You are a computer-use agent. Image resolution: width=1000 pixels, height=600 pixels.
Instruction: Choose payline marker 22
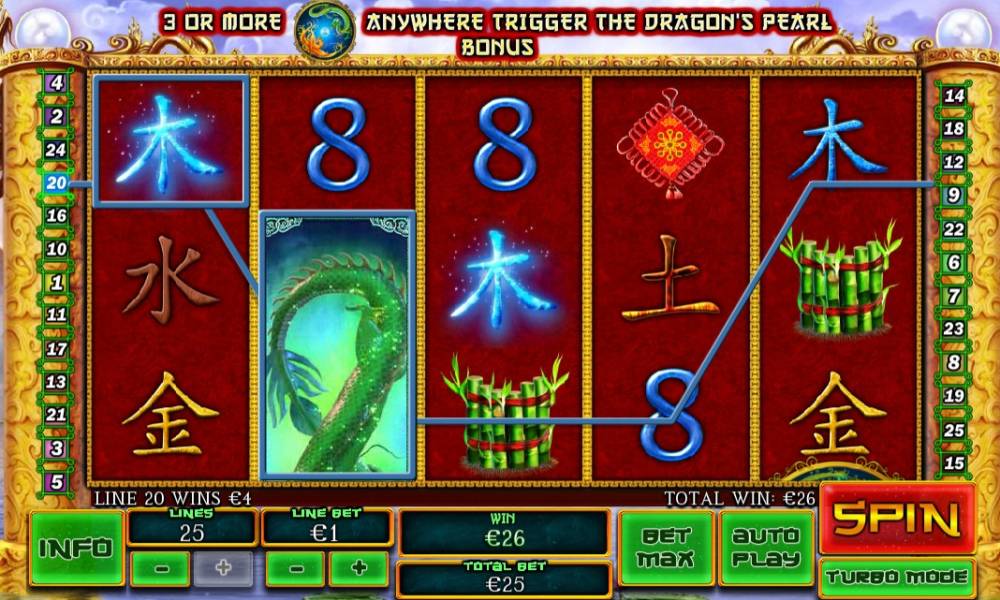[954, 229]
